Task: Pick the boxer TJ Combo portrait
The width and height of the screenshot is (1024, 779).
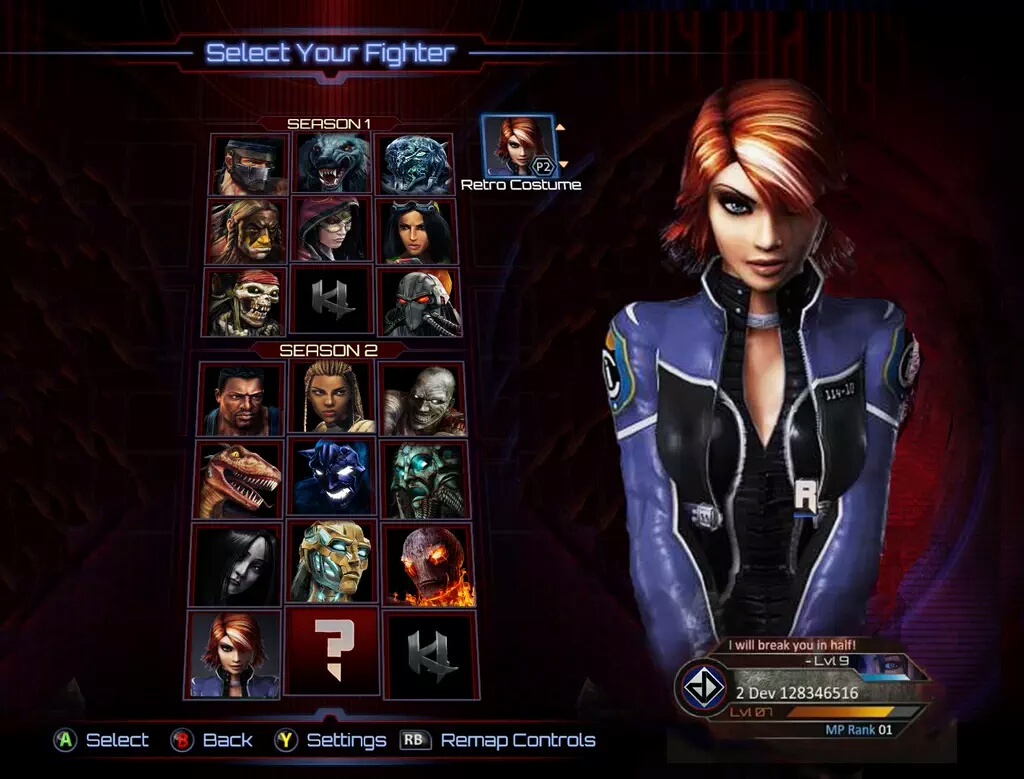Action: pyautogui.click(x=240, y=398)
